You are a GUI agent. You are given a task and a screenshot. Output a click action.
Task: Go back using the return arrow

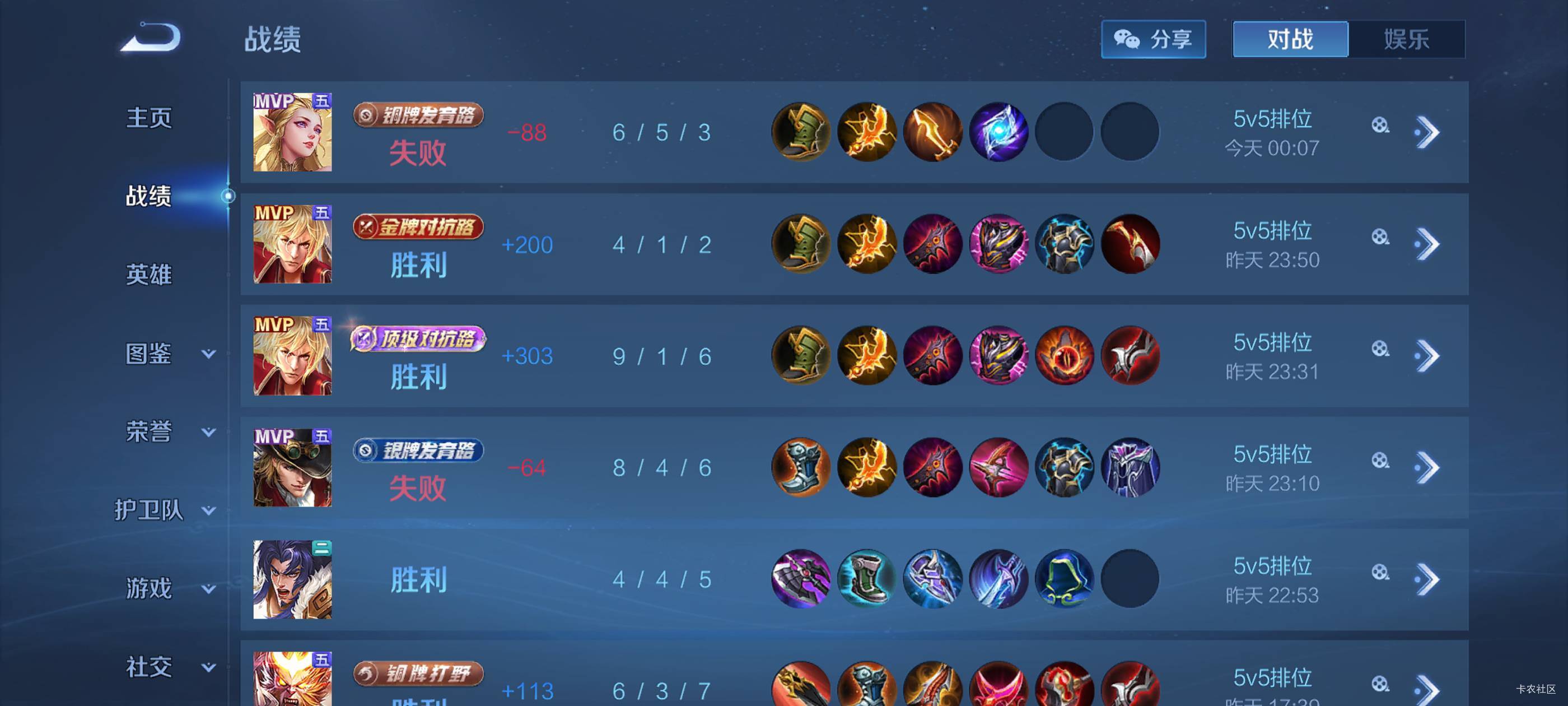pyautogui.click(x=151, y=38)
